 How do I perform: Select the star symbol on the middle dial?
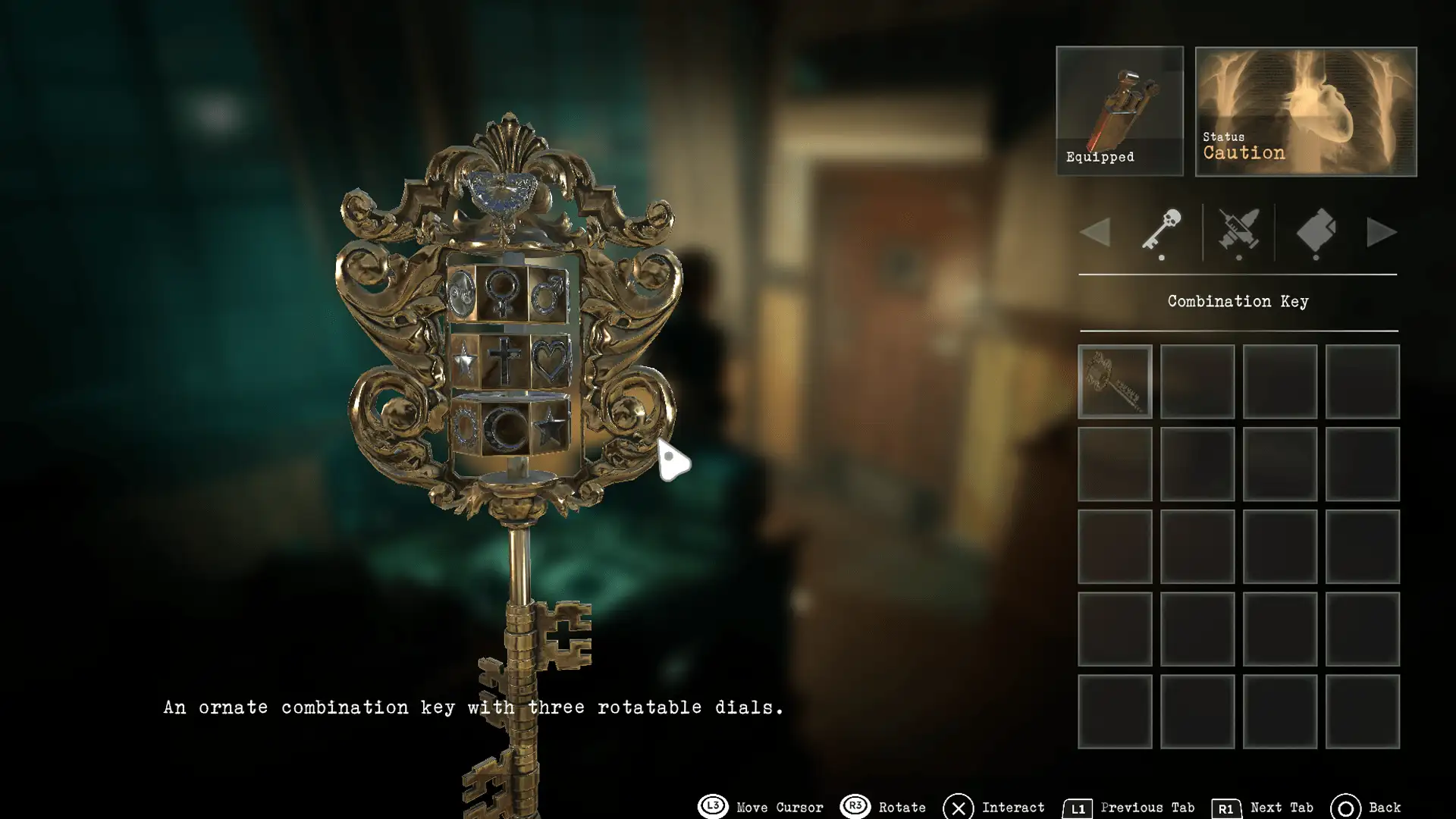tap(464, 362)
